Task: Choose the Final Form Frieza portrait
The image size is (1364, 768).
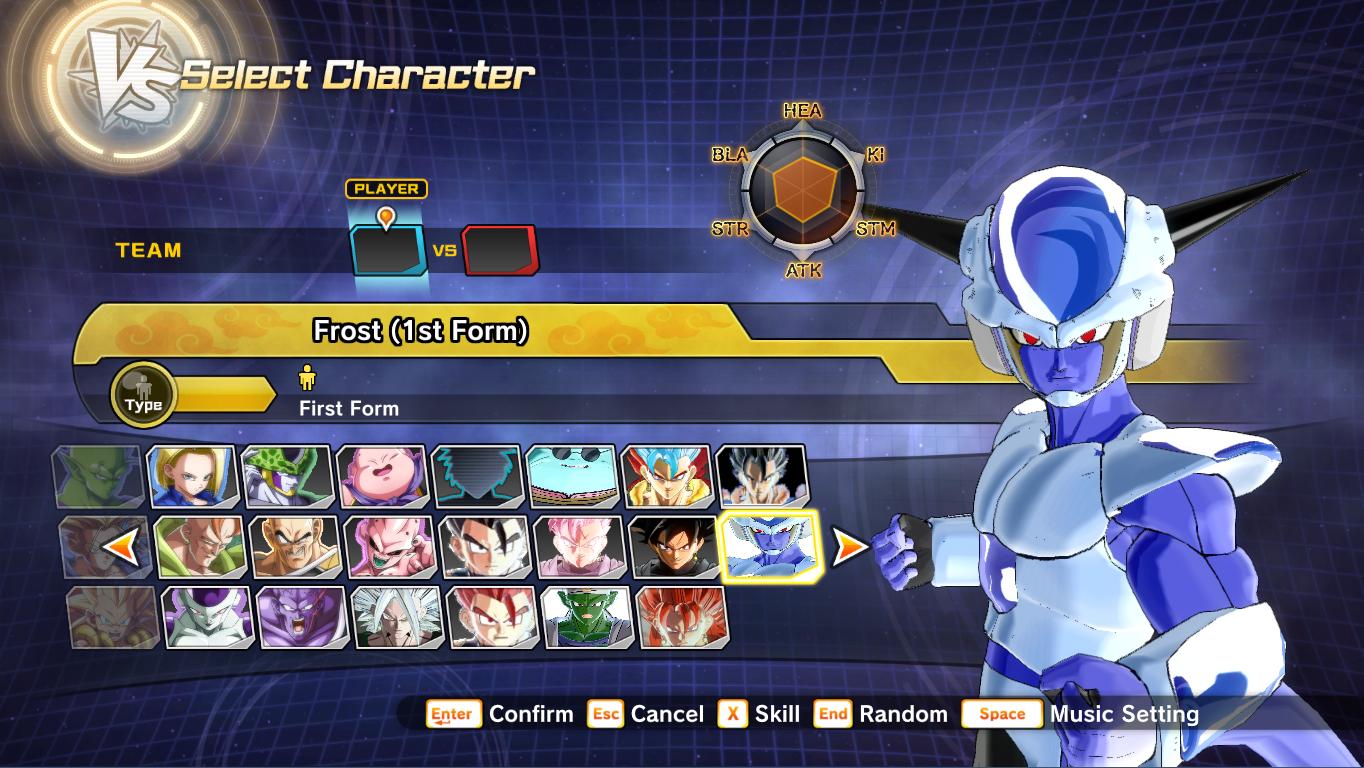Action: tap(208, 617)
